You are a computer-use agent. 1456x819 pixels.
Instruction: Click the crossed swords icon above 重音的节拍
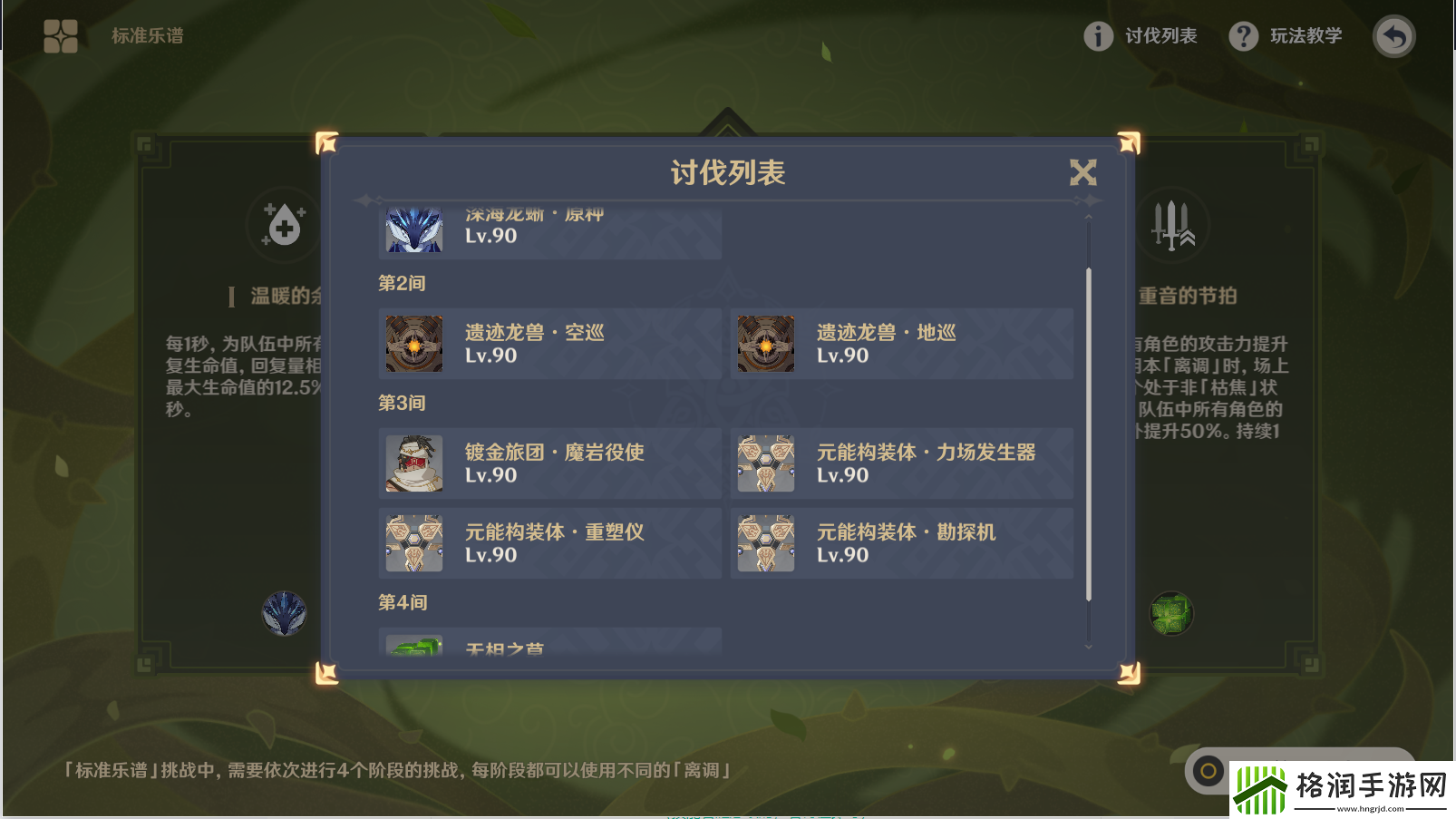coord(1172,226)
